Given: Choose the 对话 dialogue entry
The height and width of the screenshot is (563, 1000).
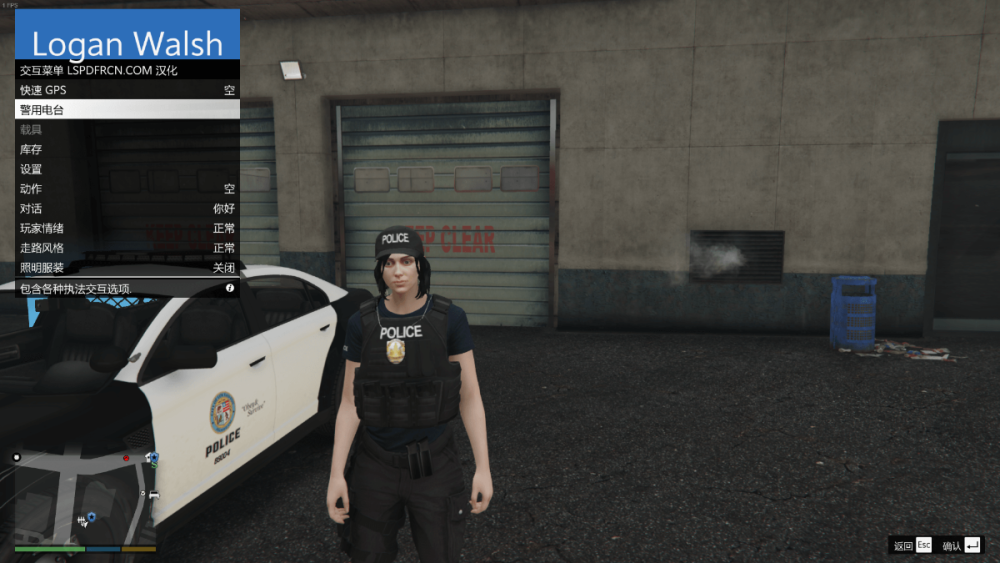Looking at the screenshot, I should 127,209.
